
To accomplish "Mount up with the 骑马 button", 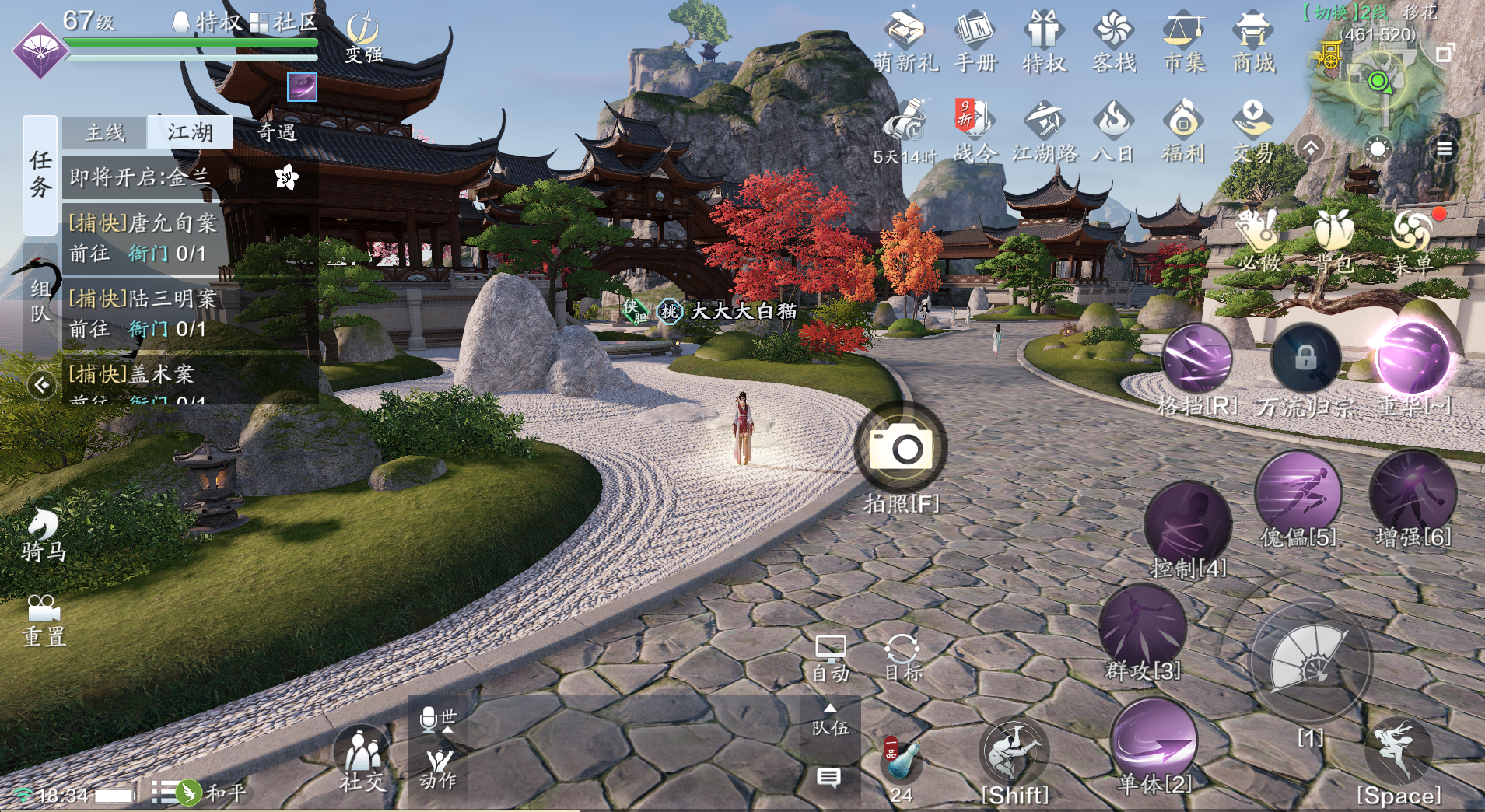I will click(x=43, y=535).
